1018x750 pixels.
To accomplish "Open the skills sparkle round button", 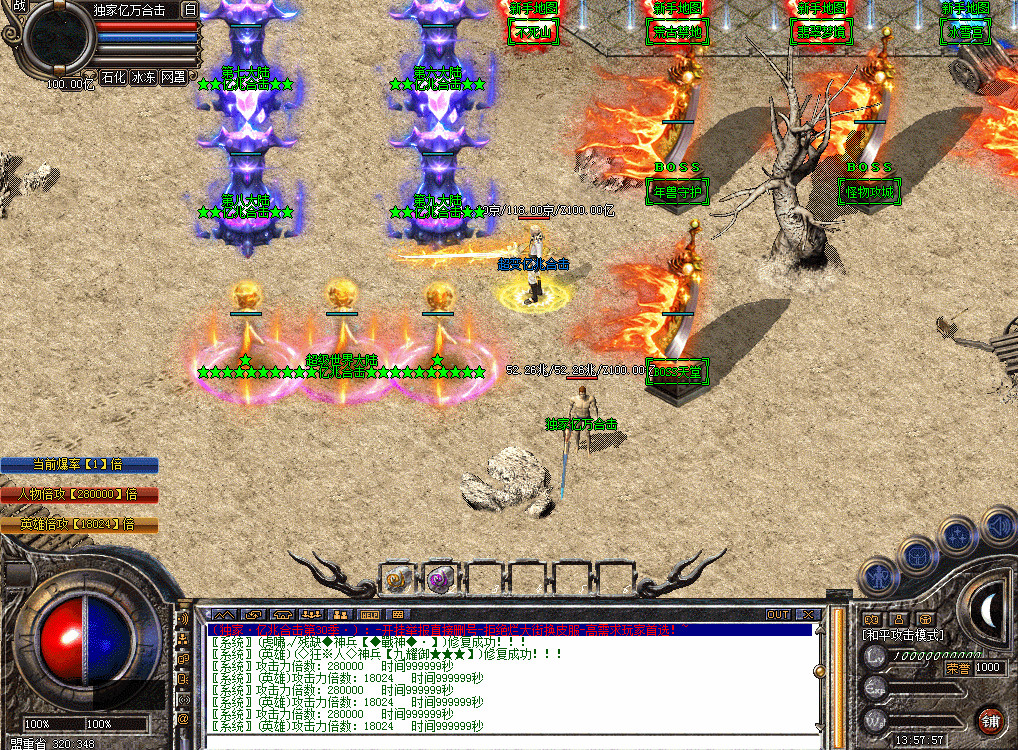I will coord(959,534).
